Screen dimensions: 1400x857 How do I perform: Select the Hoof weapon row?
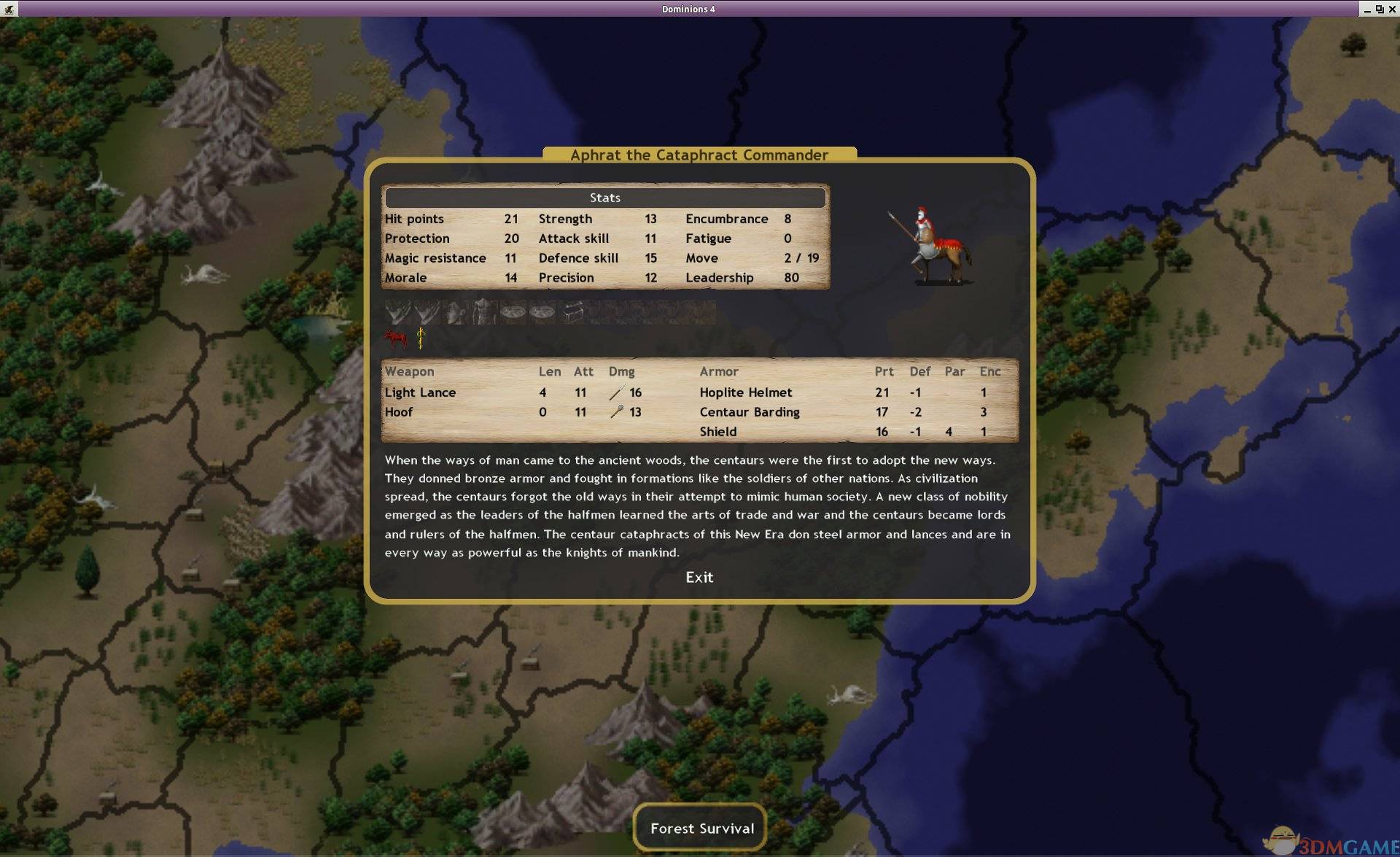tap(399, 412)
